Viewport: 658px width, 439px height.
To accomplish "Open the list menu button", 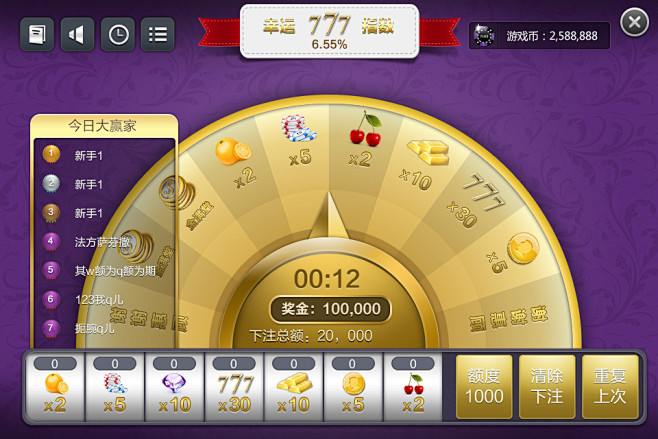I will pyautogui.click(x=157, y=34).
